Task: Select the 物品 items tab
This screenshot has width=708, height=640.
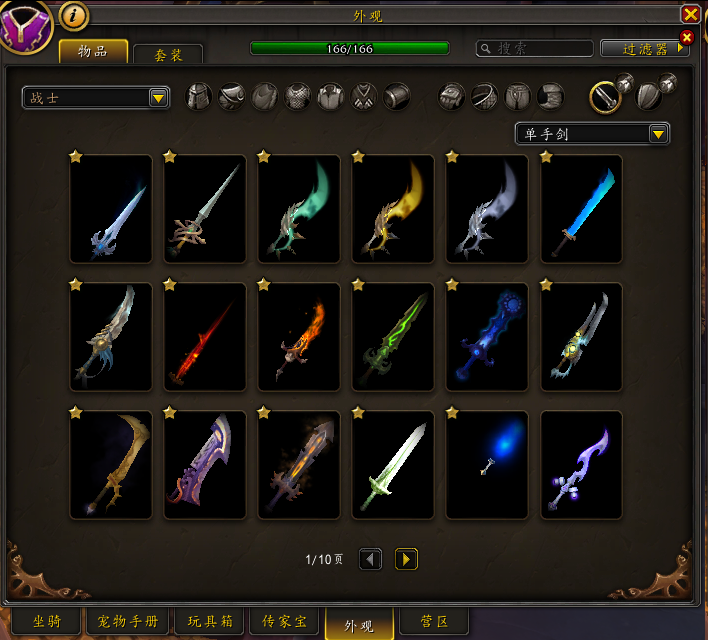Action: tap(93, 51)
